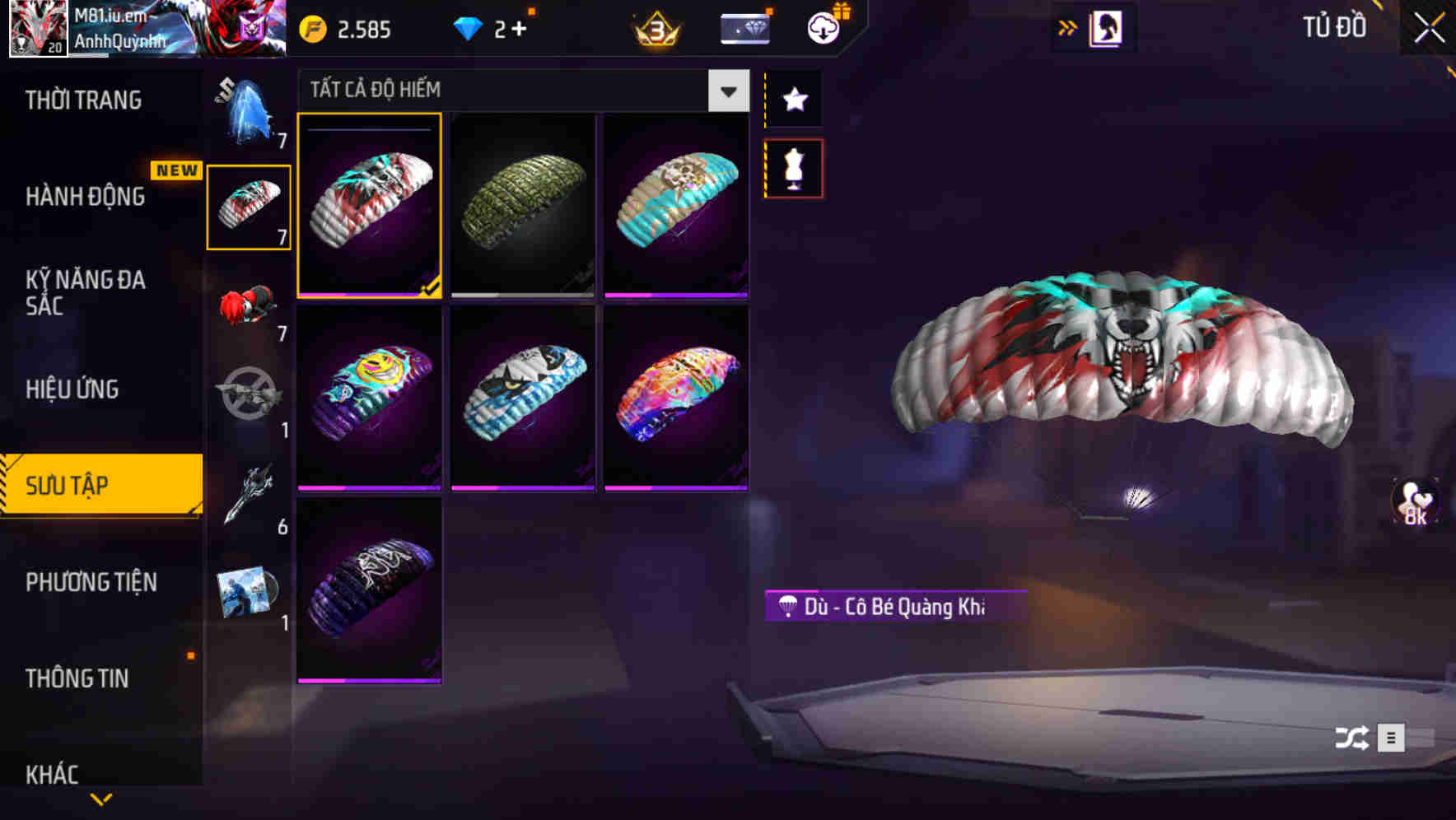Click the character portrait icon near TỦ ĐỒ
This screenshot has height=820, width=1456.
(1108, 26)
